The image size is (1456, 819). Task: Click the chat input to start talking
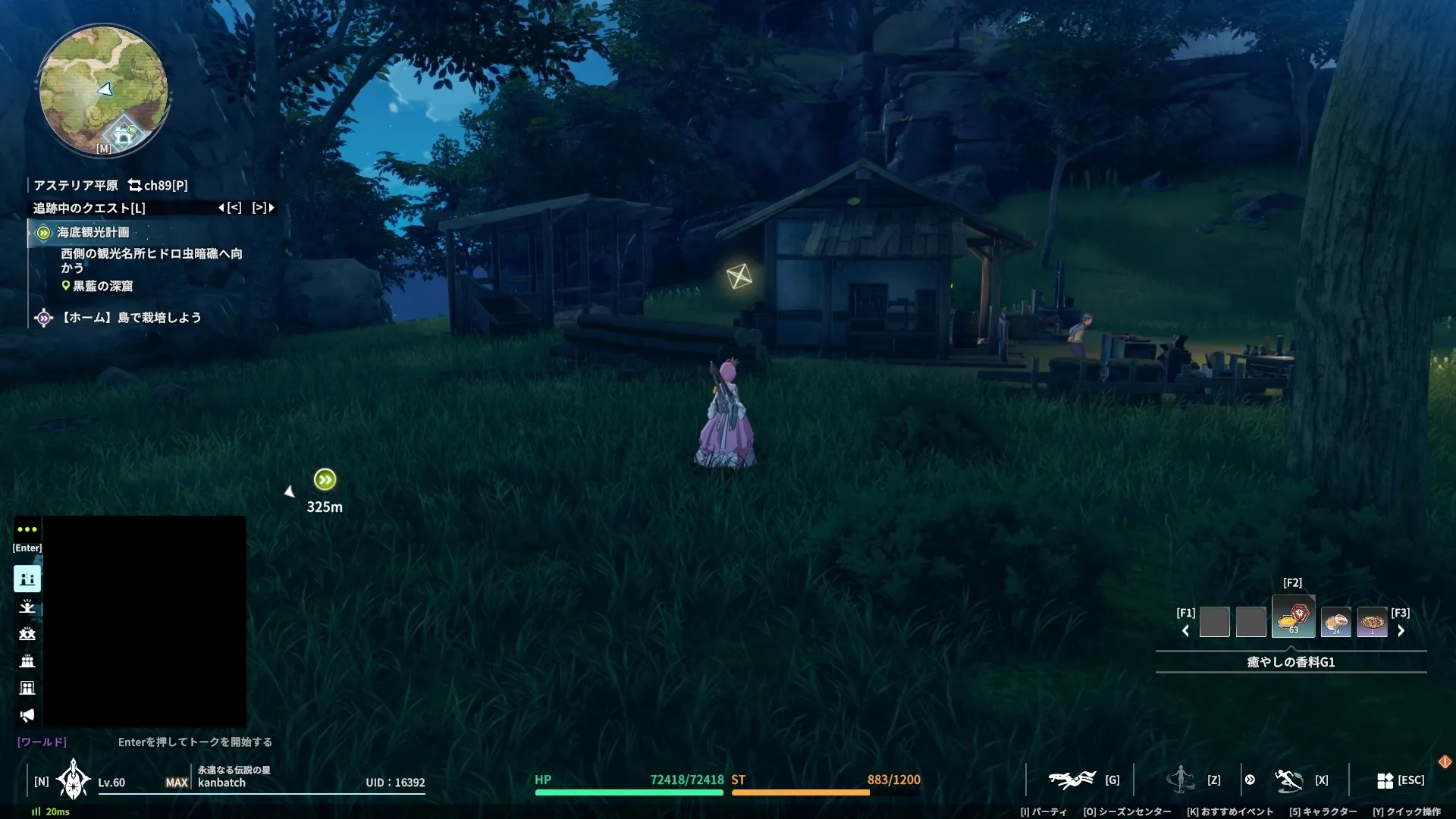click(x=194, y=742)
